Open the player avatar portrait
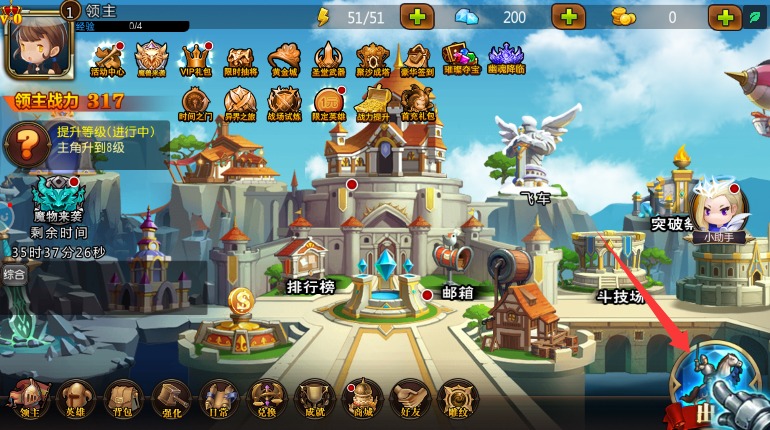Viewport: 770px width, 430px height. pyautogui.click(x=35, y=42)
